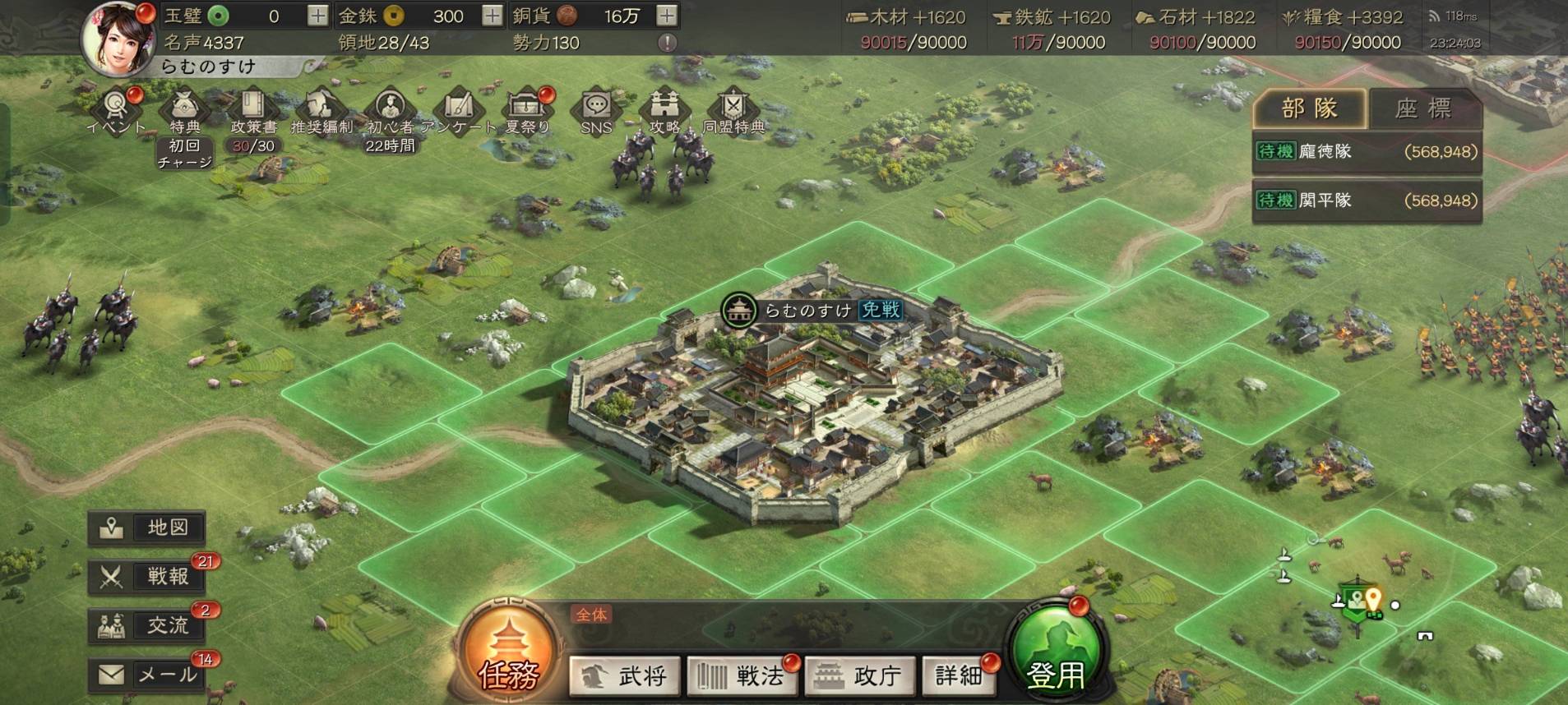Image resolution: width=1568 pixels, height=705 pixels.
Task: Open the 交流 chat menu
Action: 147,626
